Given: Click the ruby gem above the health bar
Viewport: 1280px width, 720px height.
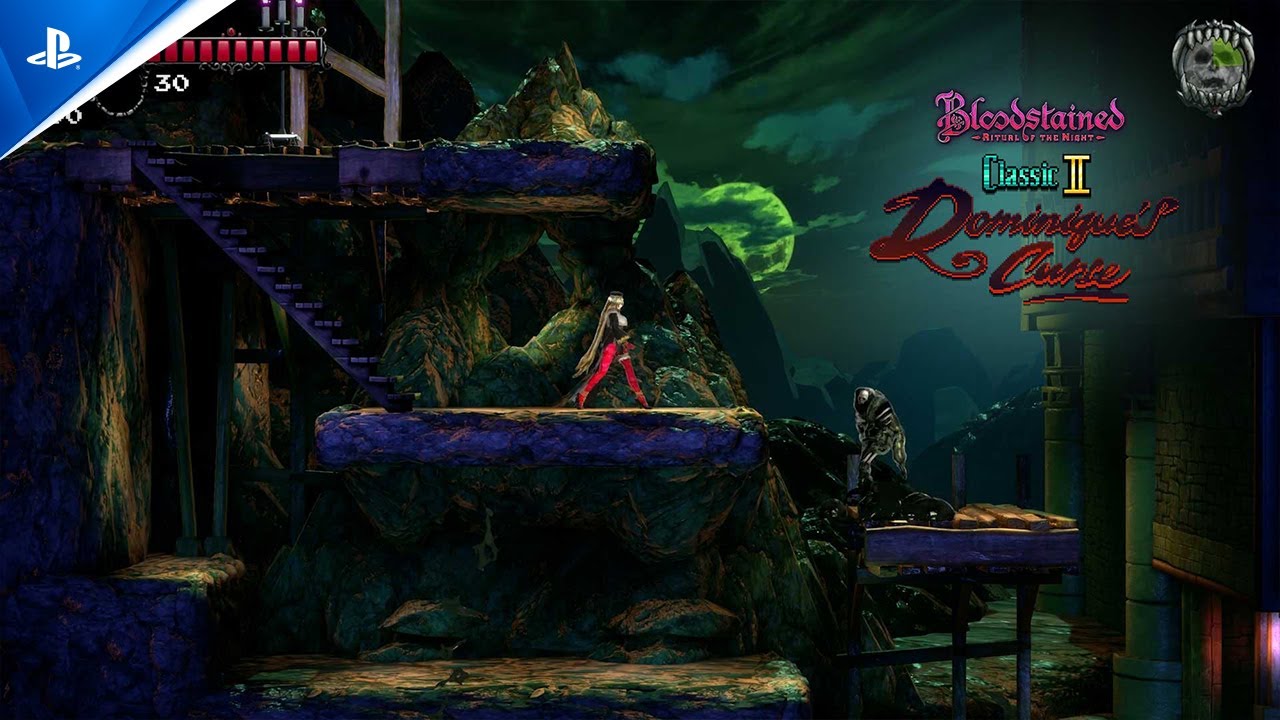Looking at the screenshot, I should click(231, 31).
